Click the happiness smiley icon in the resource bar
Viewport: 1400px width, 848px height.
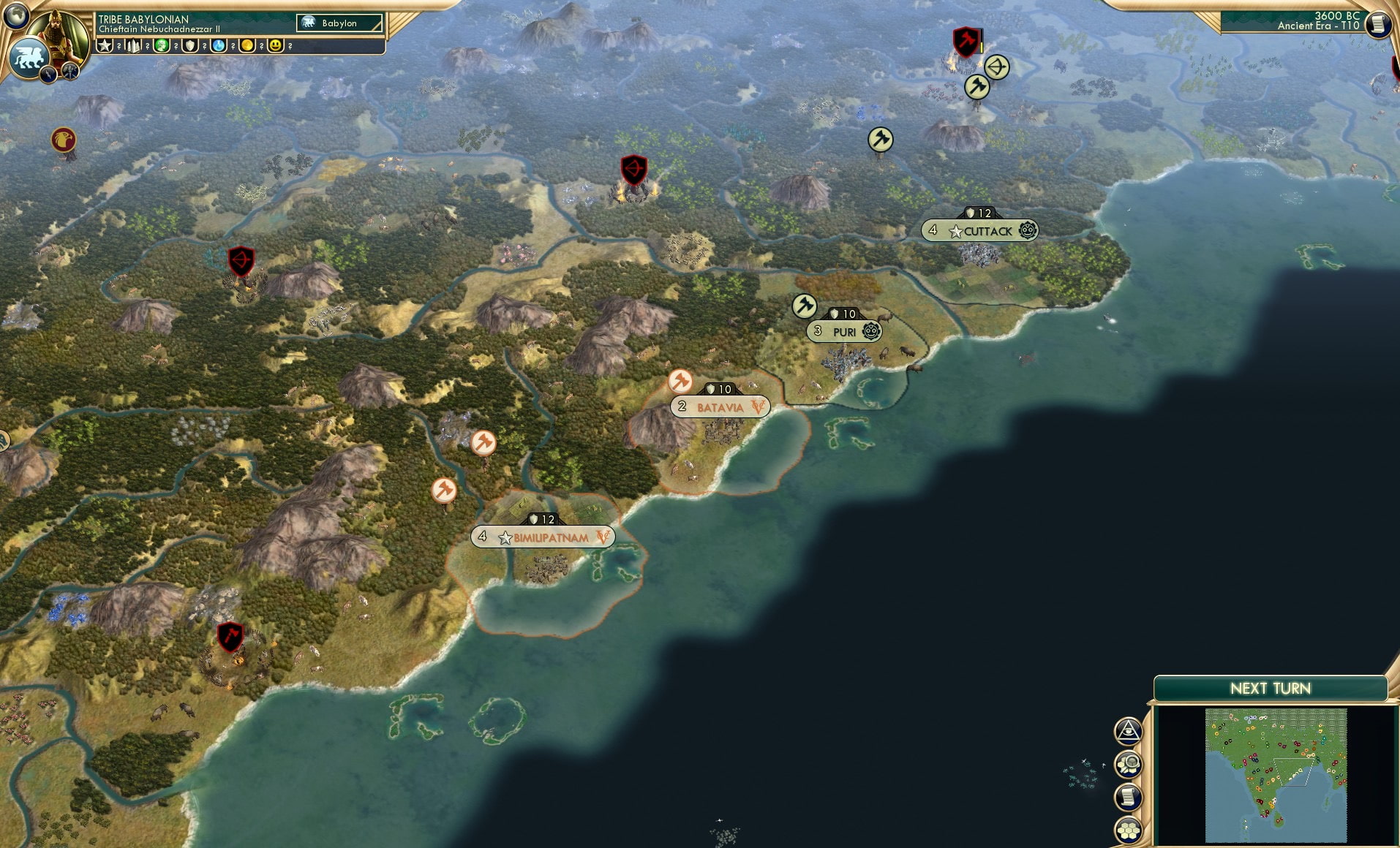(x=275, y=45)
